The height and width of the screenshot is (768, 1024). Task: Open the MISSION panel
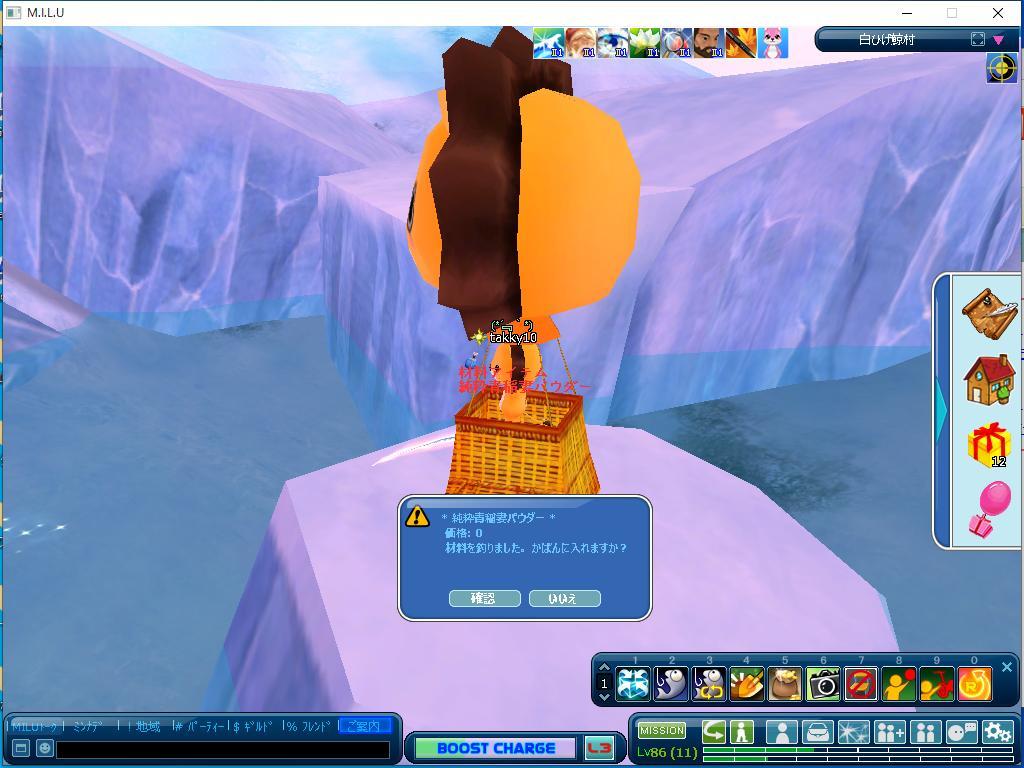(662, 731)
